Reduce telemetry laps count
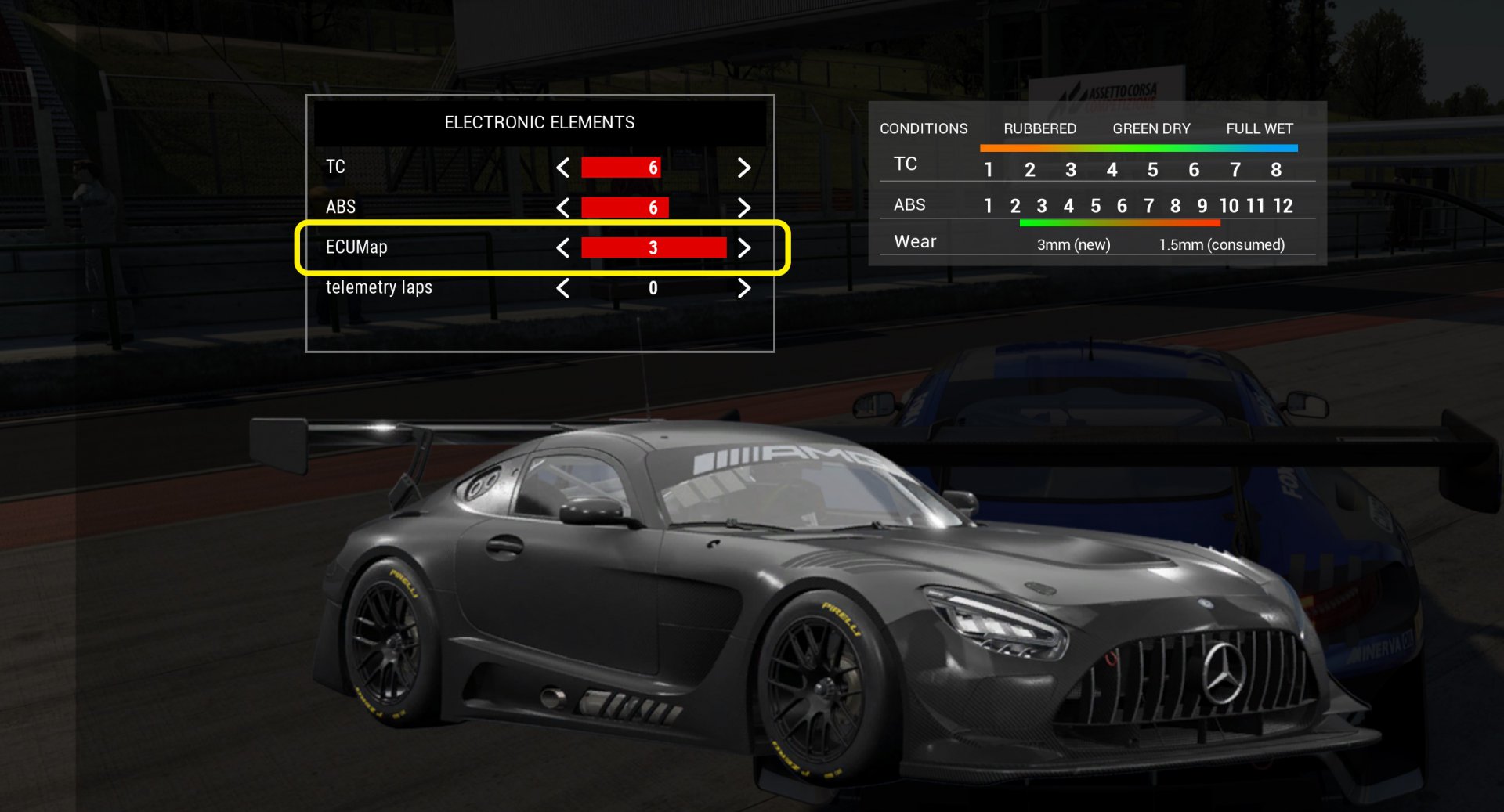 (x=562, y=288)
